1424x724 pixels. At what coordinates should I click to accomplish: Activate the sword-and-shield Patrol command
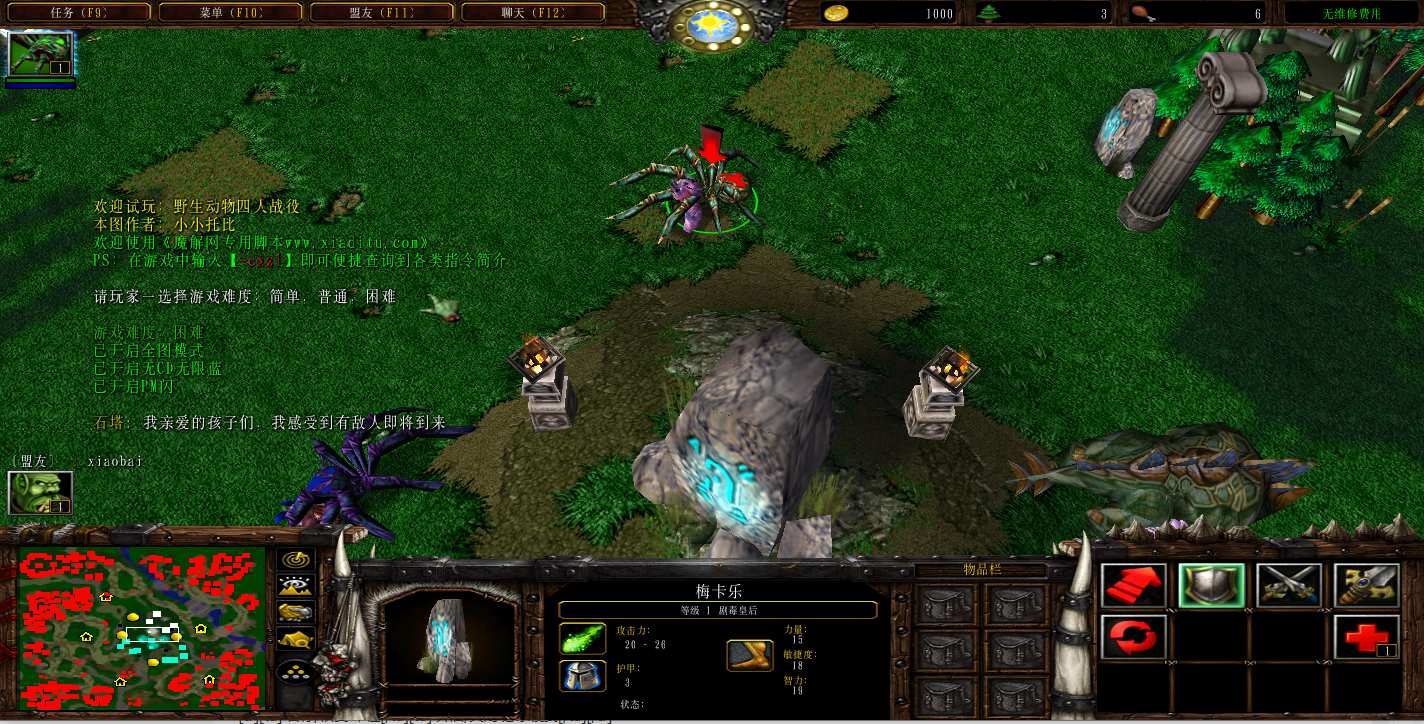point(1366,586)
